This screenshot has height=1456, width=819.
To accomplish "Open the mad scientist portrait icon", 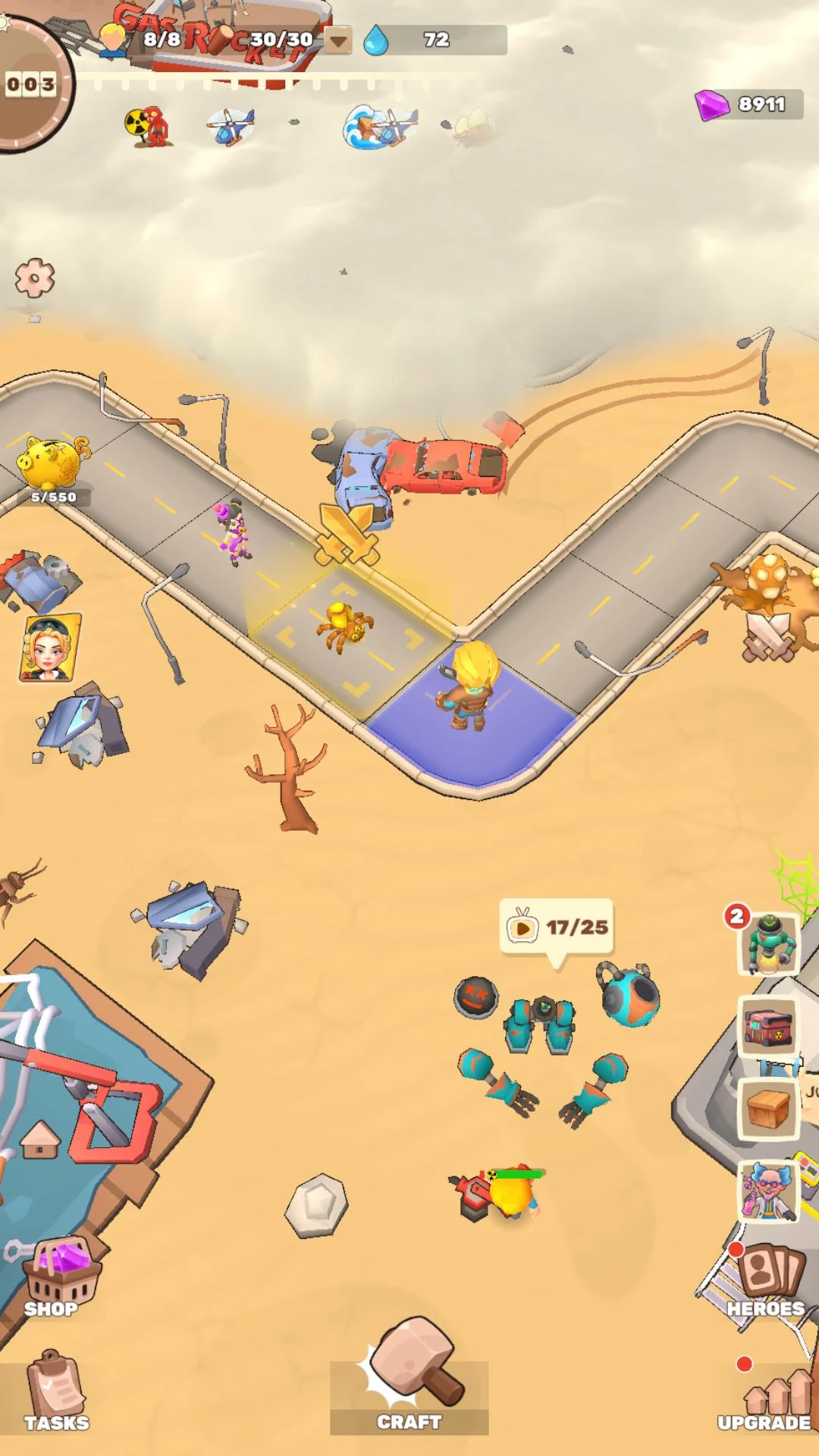I will click(768, 1191).
